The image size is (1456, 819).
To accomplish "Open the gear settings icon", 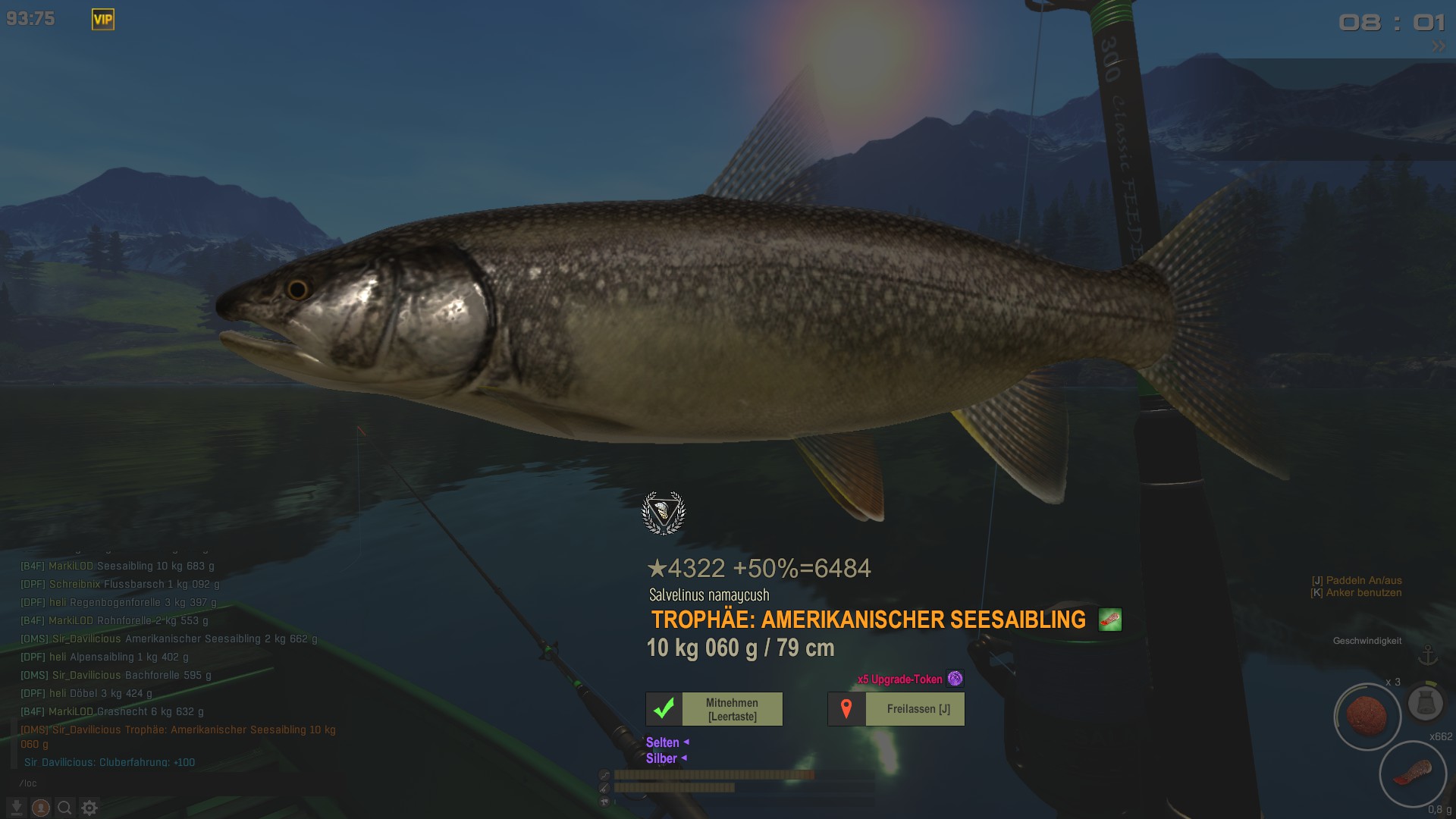I will click(89, 808).
